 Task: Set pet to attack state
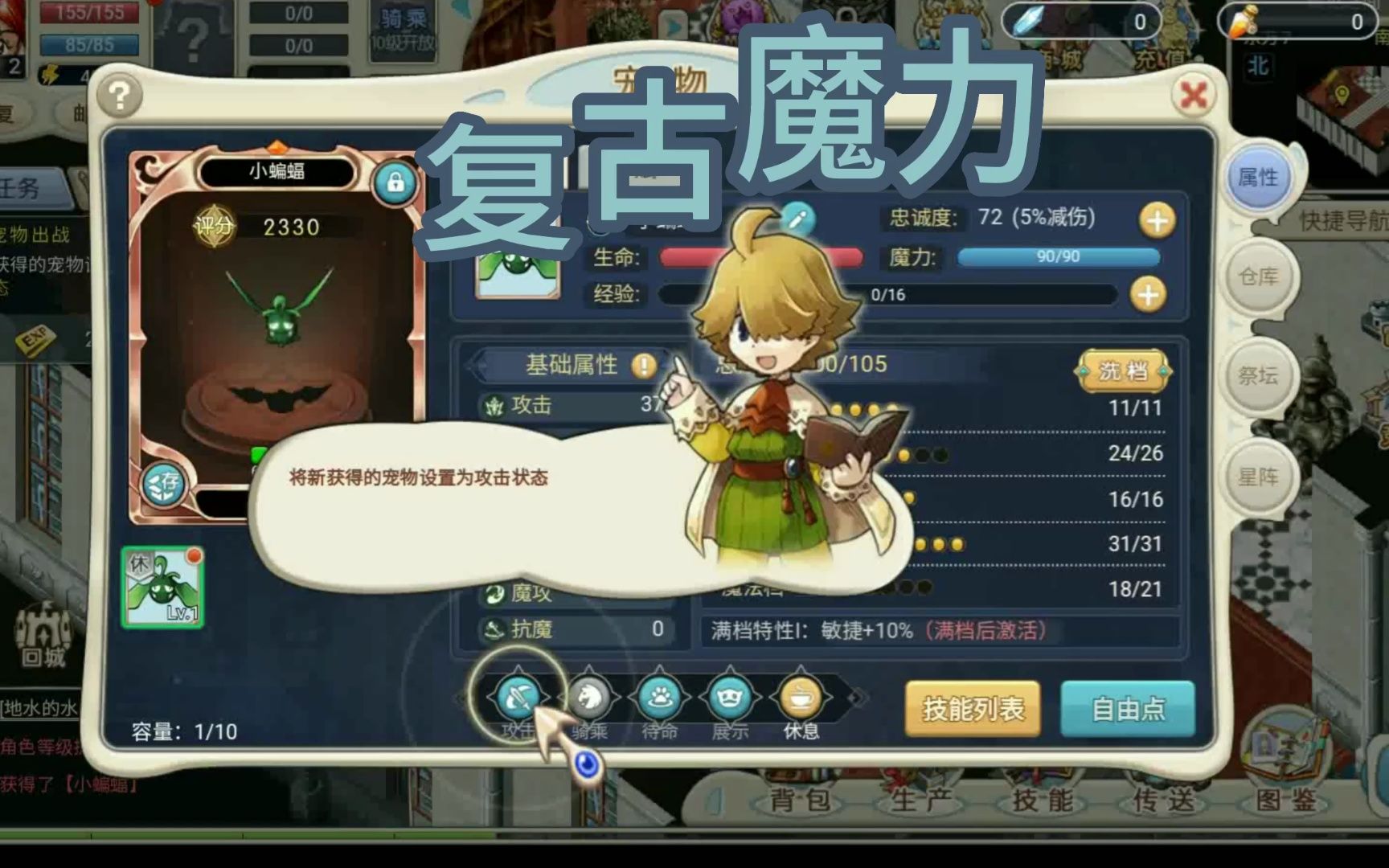point(518,698)
